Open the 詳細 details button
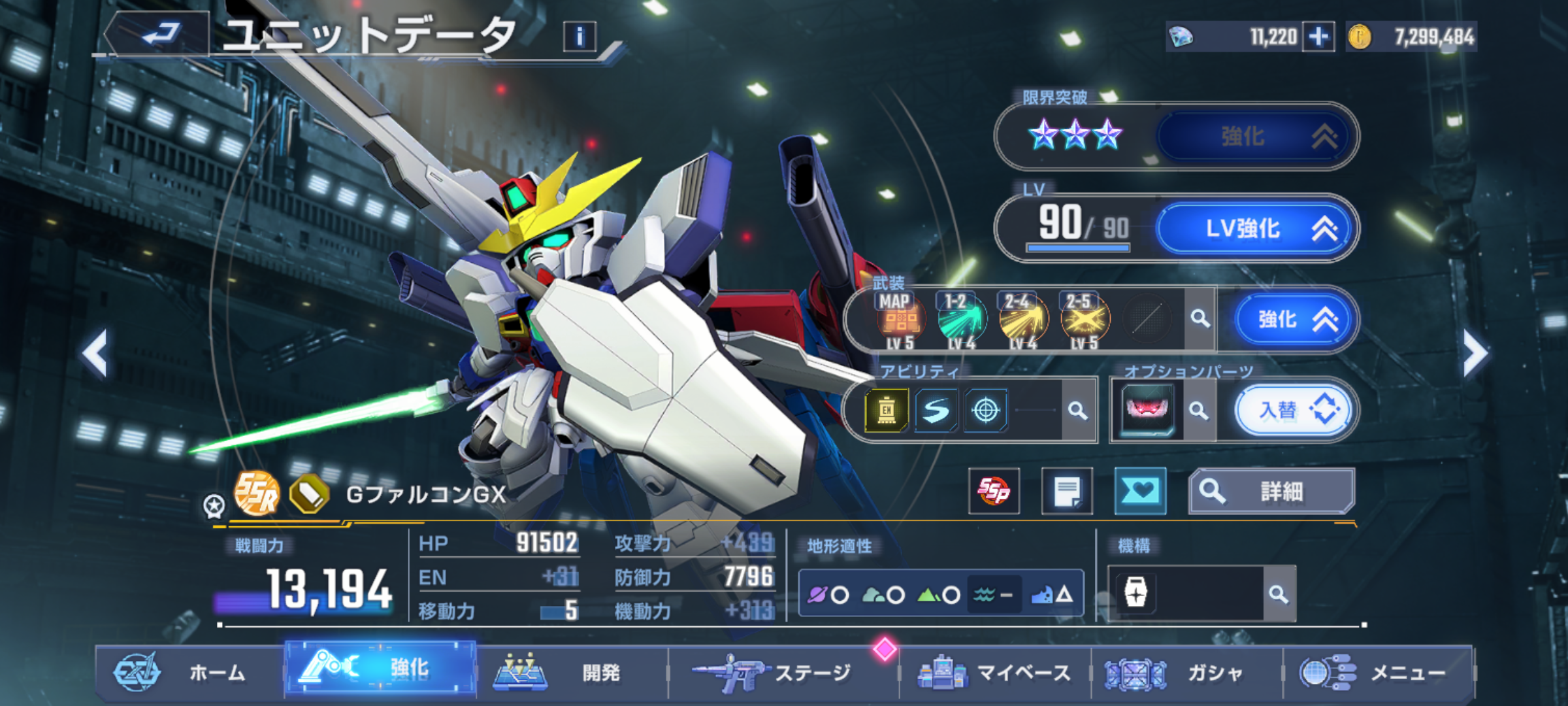The image size is (1568, 706). pos(1271,491)
